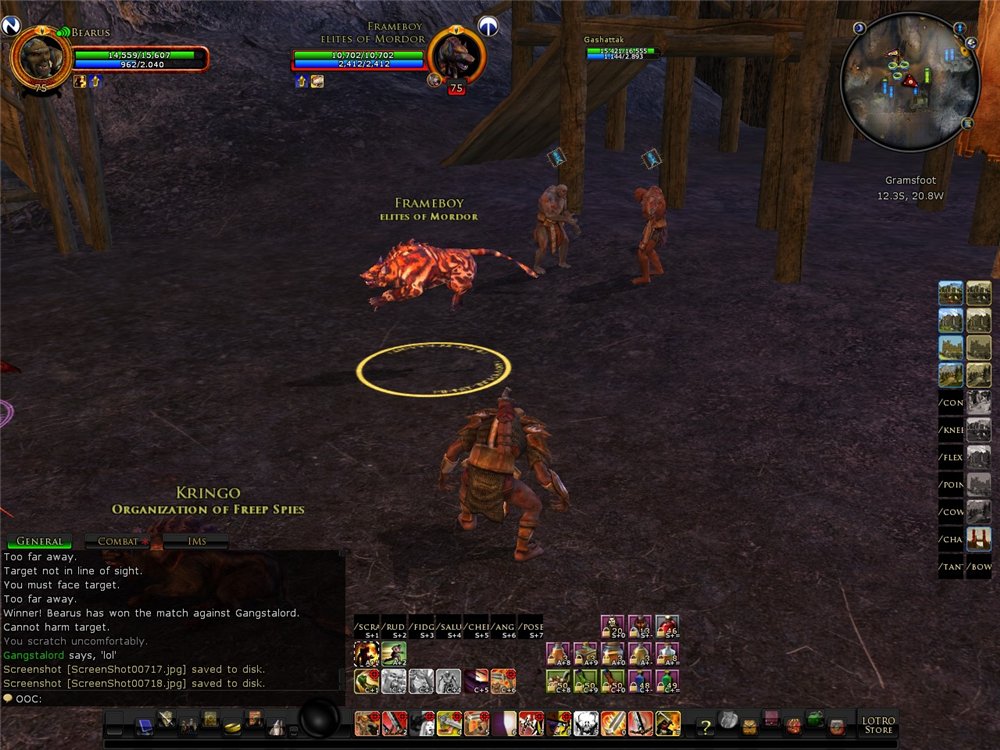Open the help question mark menu
Viewport: 1000px width, 750px height.
(705, 724)
